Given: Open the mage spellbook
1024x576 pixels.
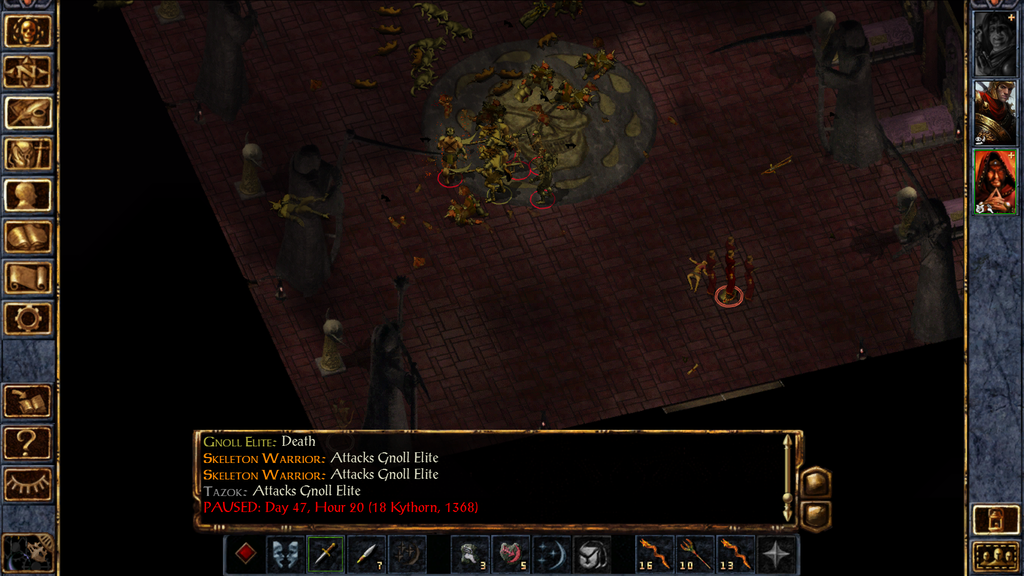Looking at the screenshot, I should [x=28, y=236].
